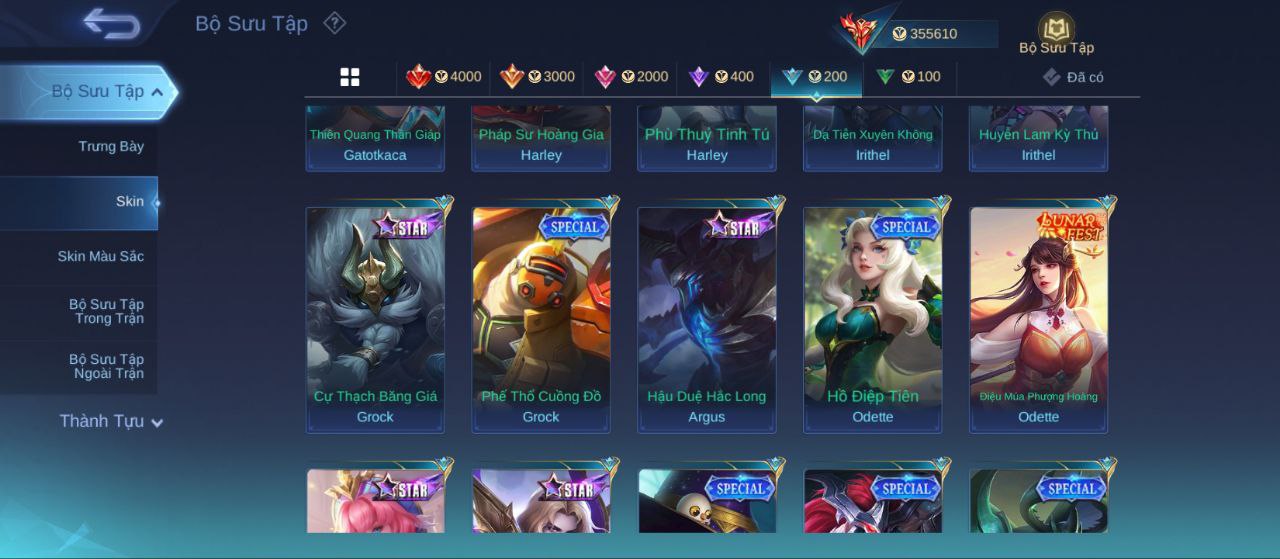
Task: Toggle the Đã có owned filter
Action: 1073,77
